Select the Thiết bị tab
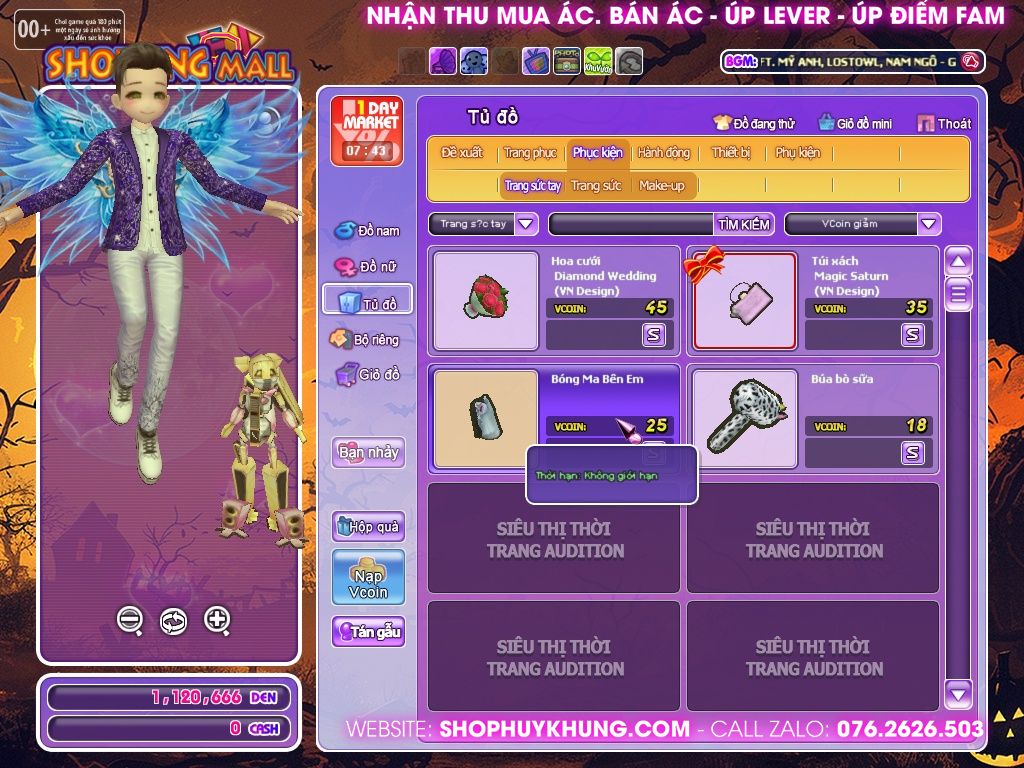The height and width of the screenshot is (768, 1024). (731, 153)
